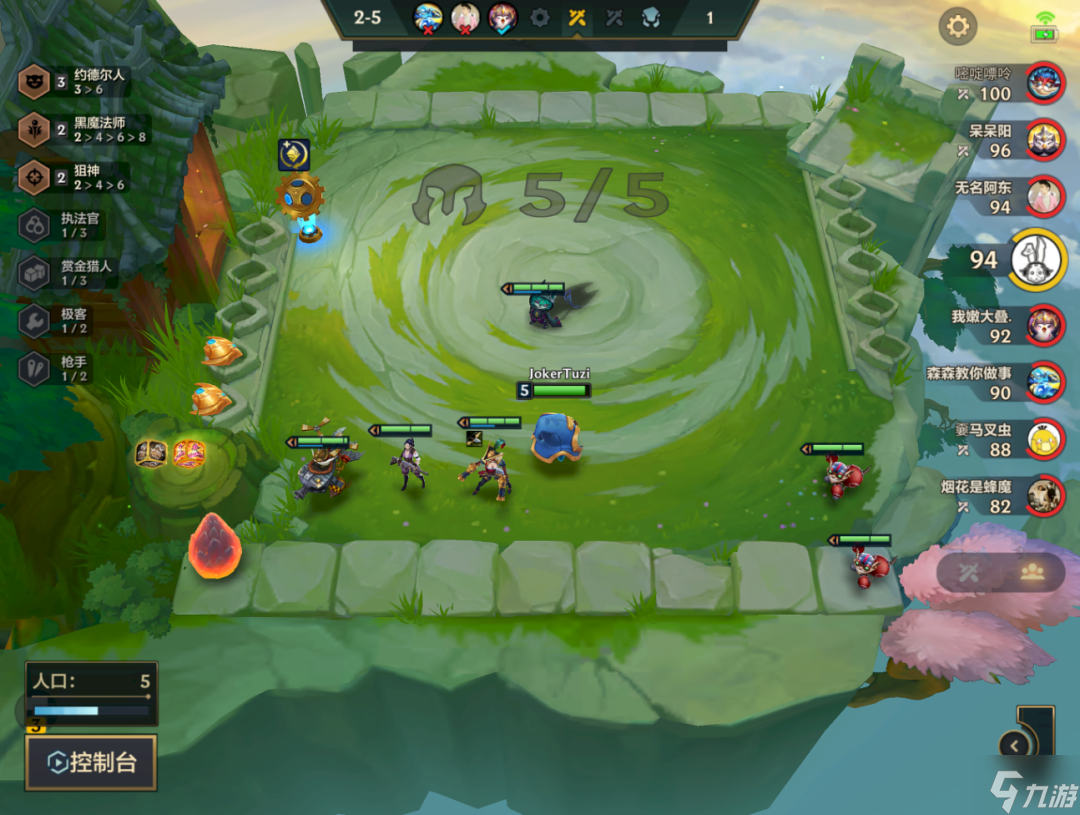The width and height of the screenshot is (1080, 815).
Task: Select the Pikachu-avatar player with 88 health
Action: [1045, 438]
